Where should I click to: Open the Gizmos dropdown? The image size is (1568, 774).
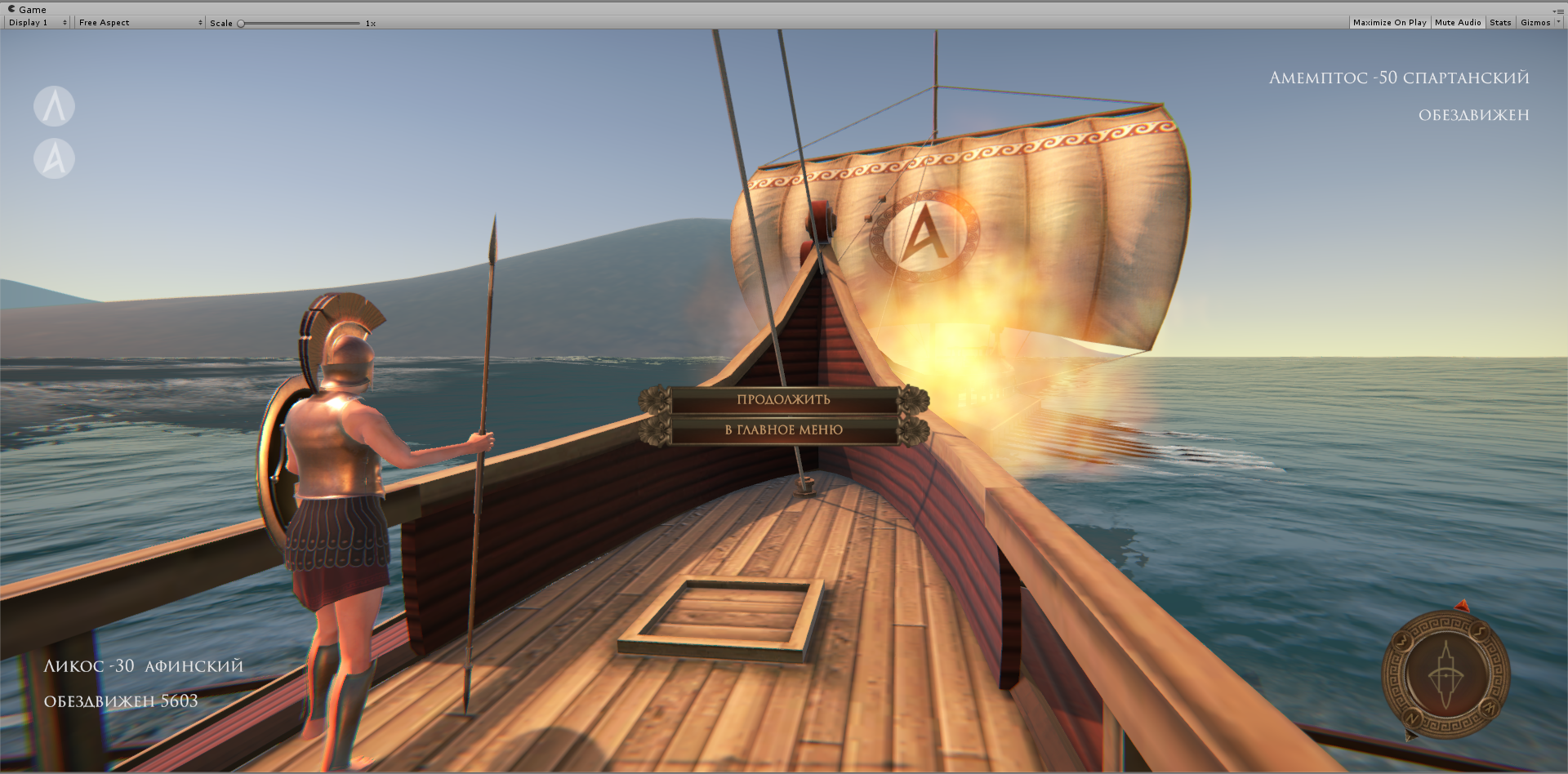(x=1539, y=23)
